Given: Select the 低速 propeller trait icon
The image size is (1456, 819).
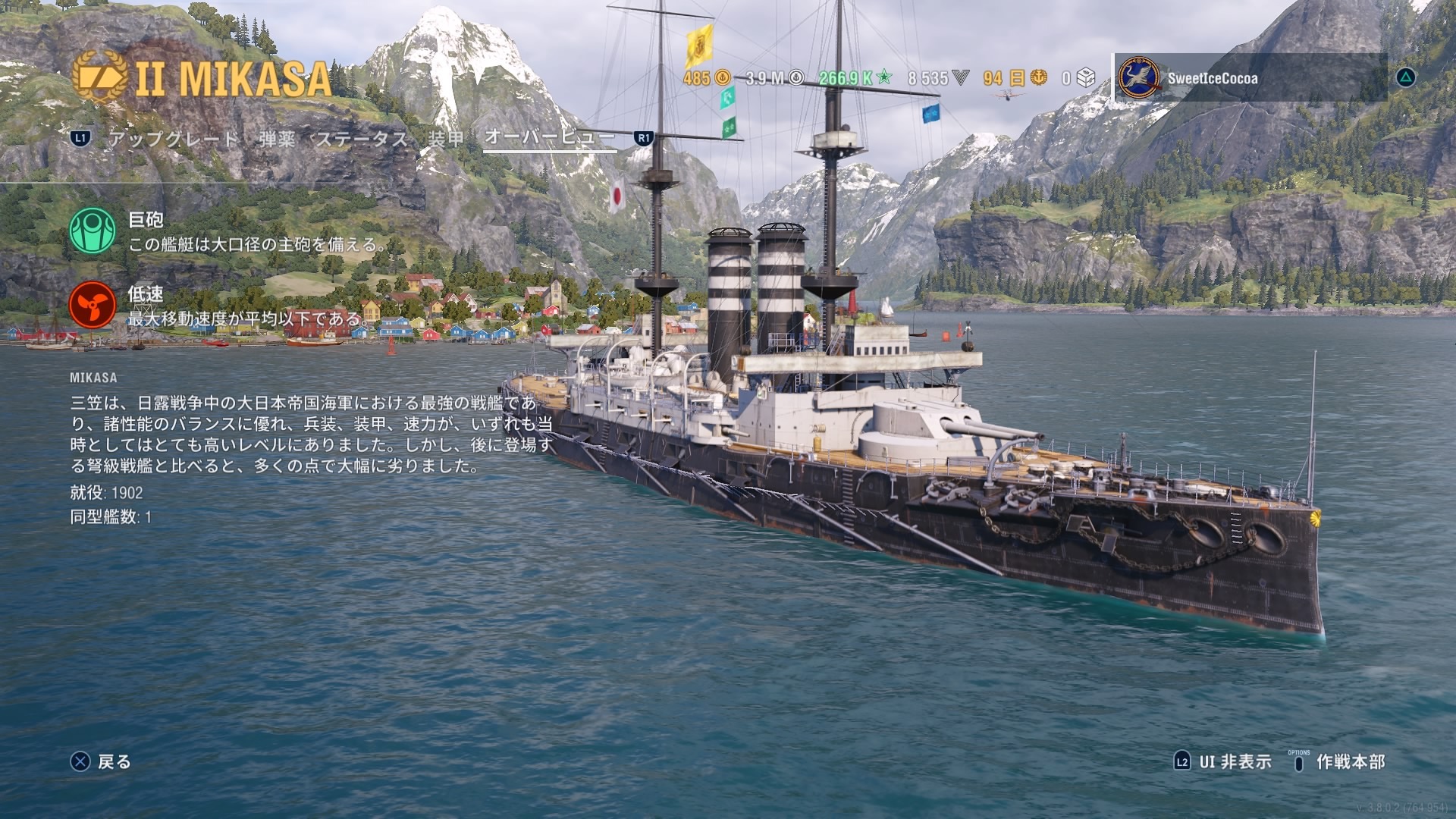Looking at the screenshot, I should [x=93, y=305].
